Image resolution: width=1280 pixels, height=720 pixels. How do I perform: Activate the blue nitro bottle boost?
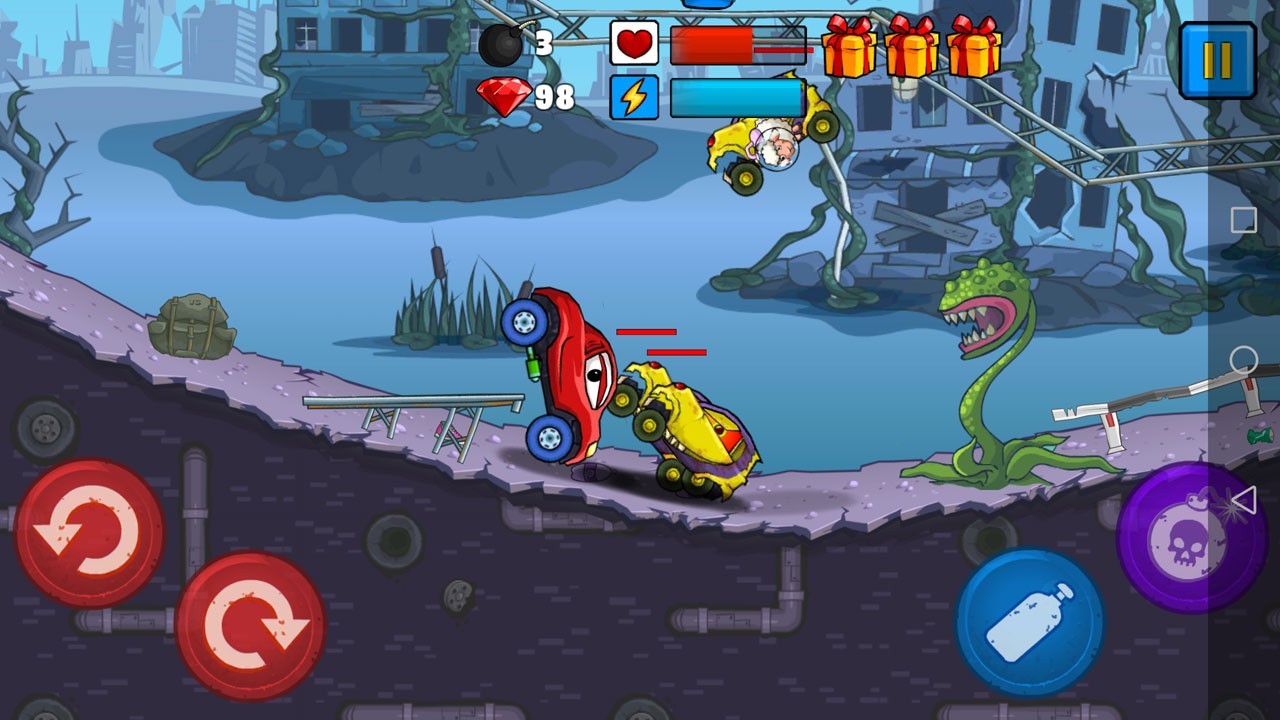coord(1030,622)
